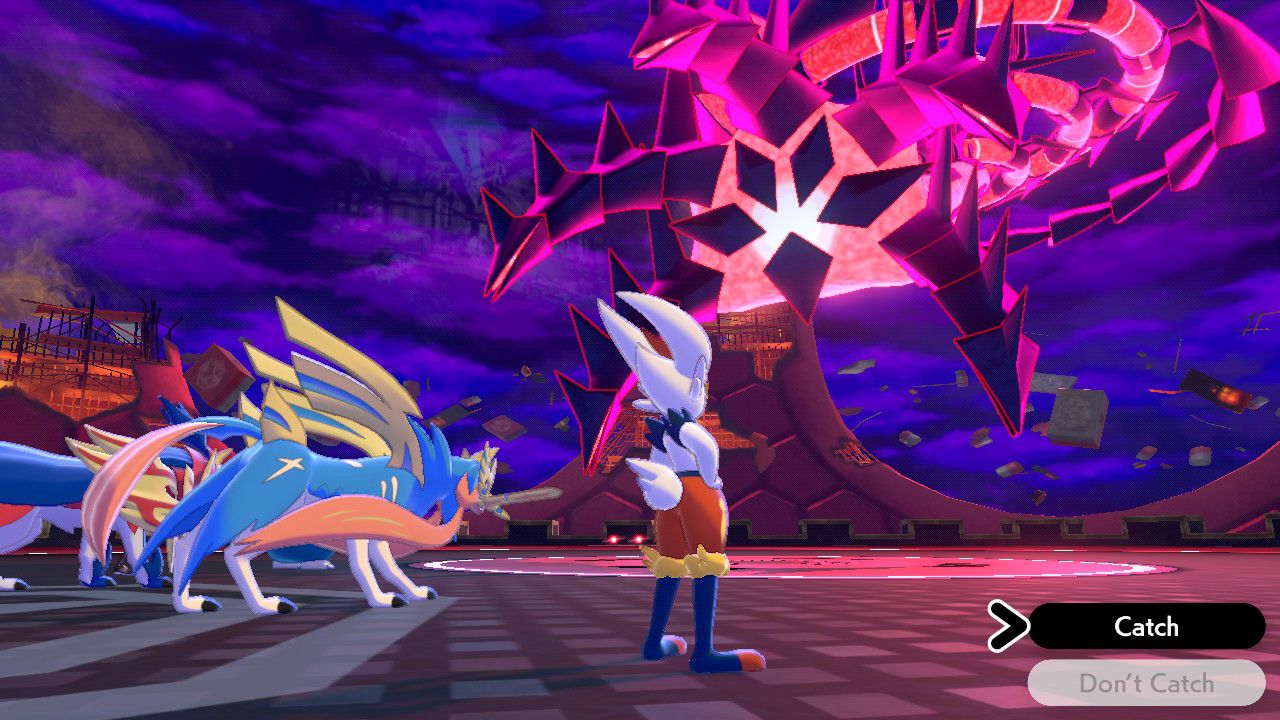The image size is (1280, 720).
Task: Choose the Catch option
Action: (1146, 627)
